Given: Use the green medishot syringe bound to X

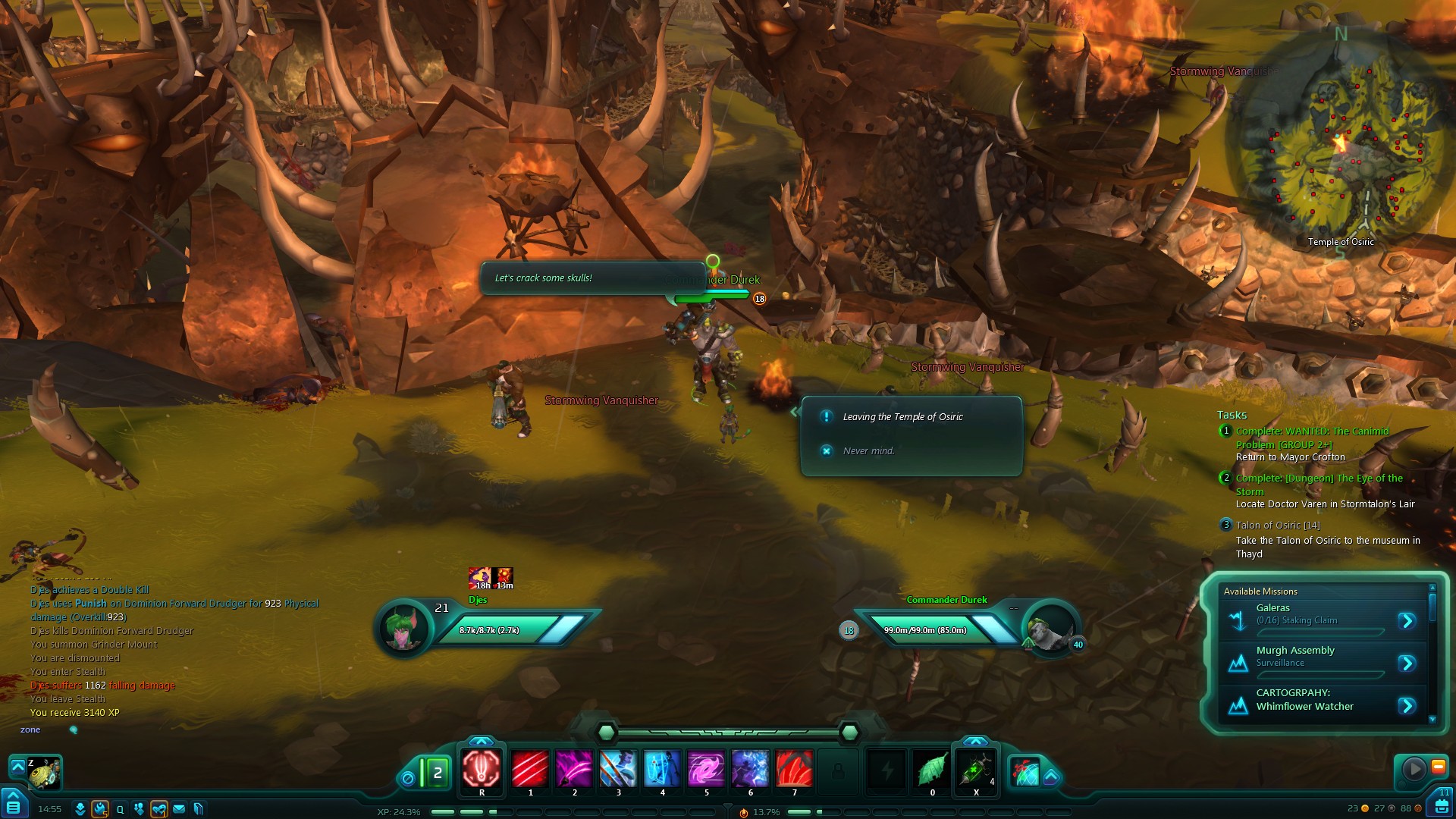Looking at the screenshot, I should tap(976, 770).
